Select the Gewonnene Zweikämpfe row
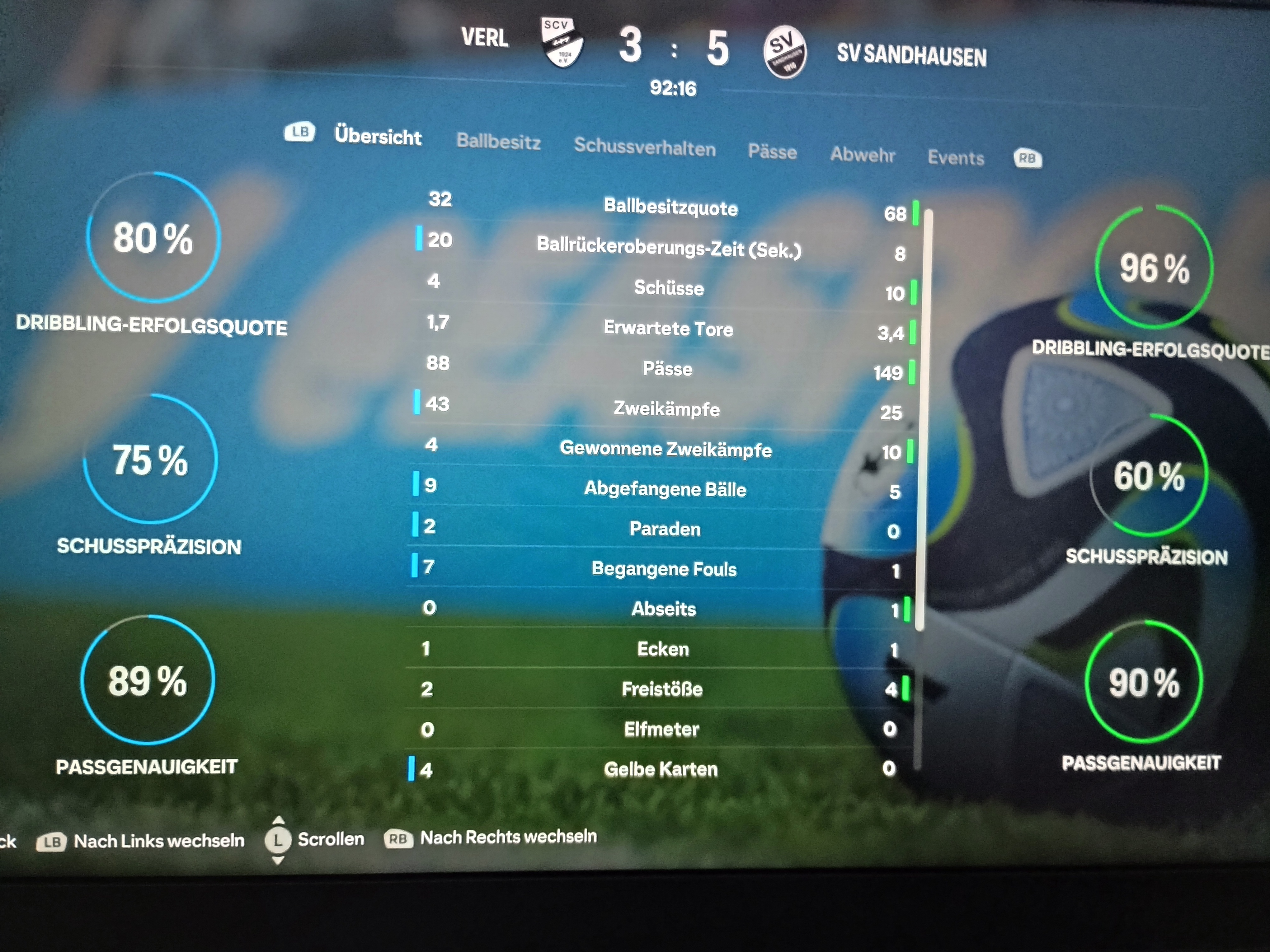 click(666, 449)
